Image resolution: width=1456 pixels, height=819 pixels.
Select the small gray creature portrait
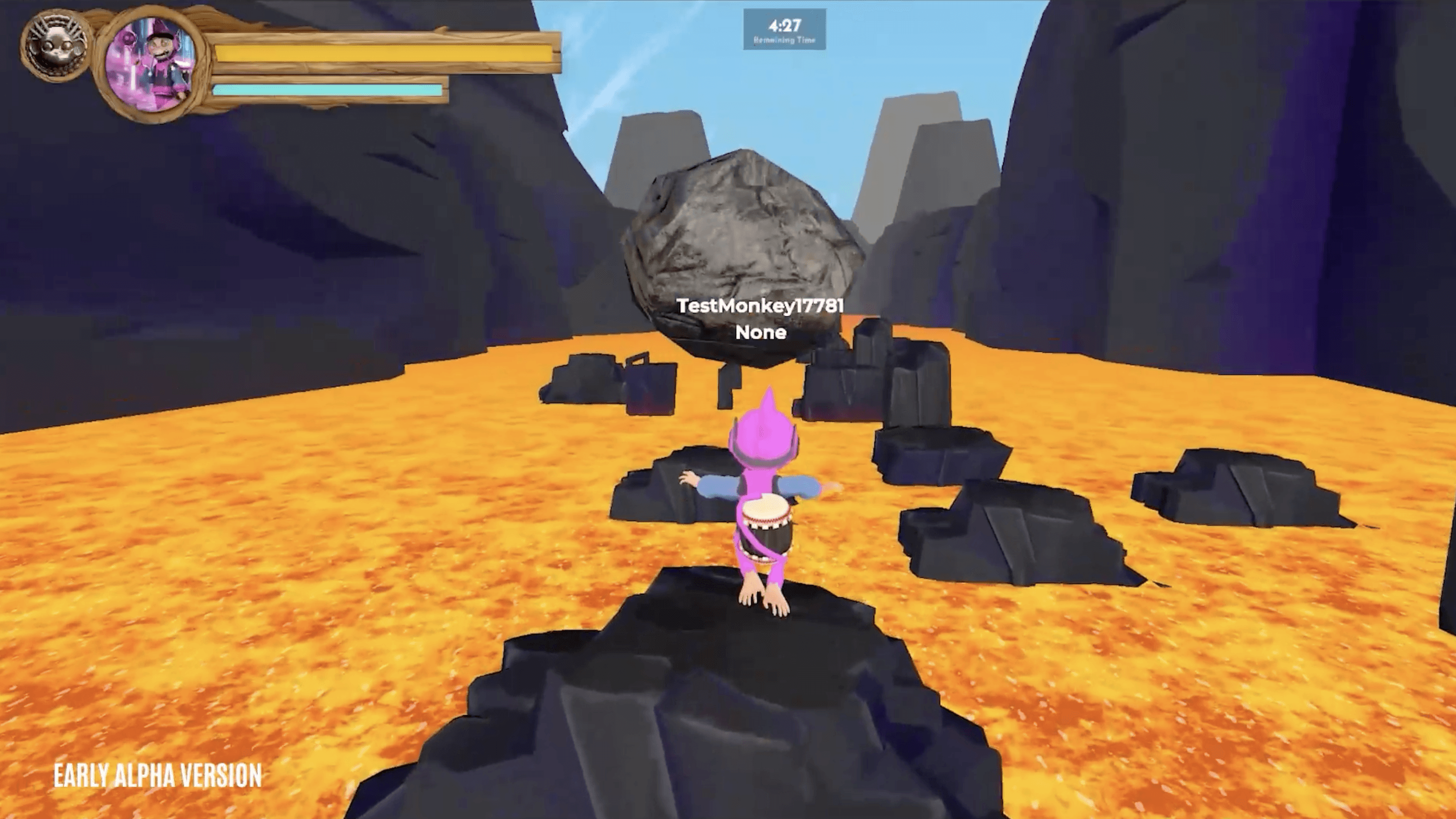coord(55,45)
